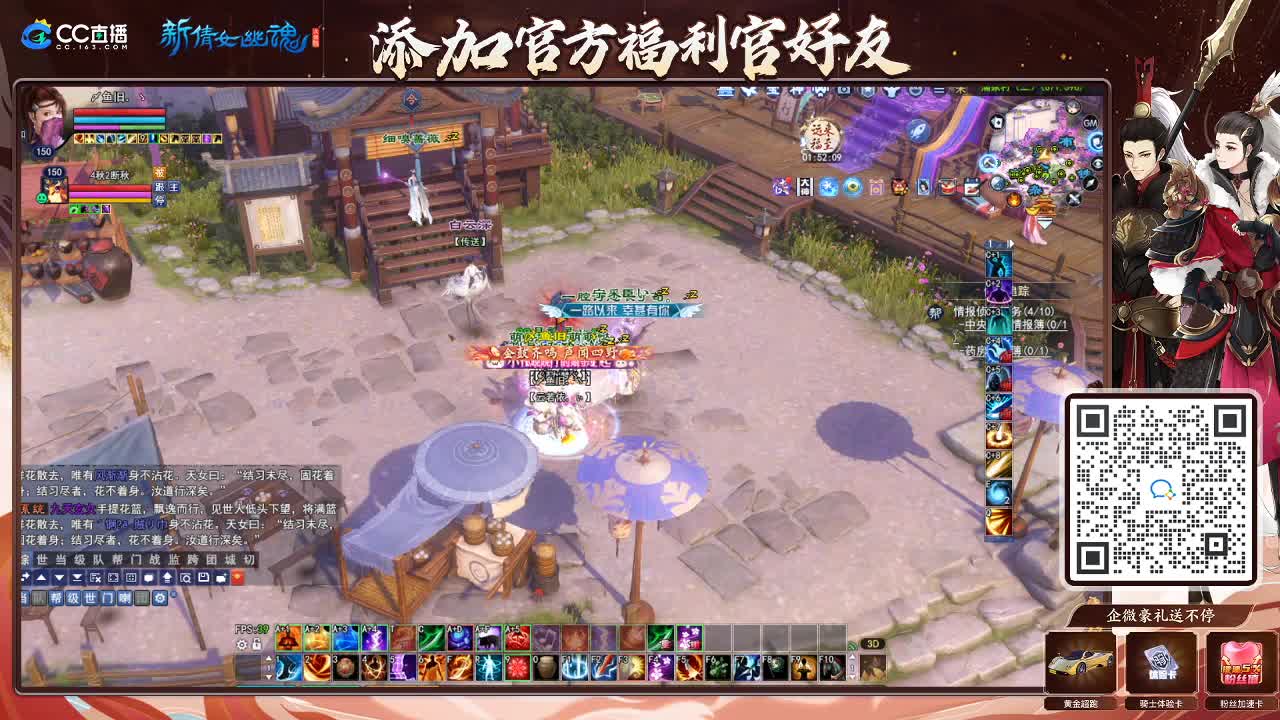Switch to the 帮 guild chat tab

point(57,598)
